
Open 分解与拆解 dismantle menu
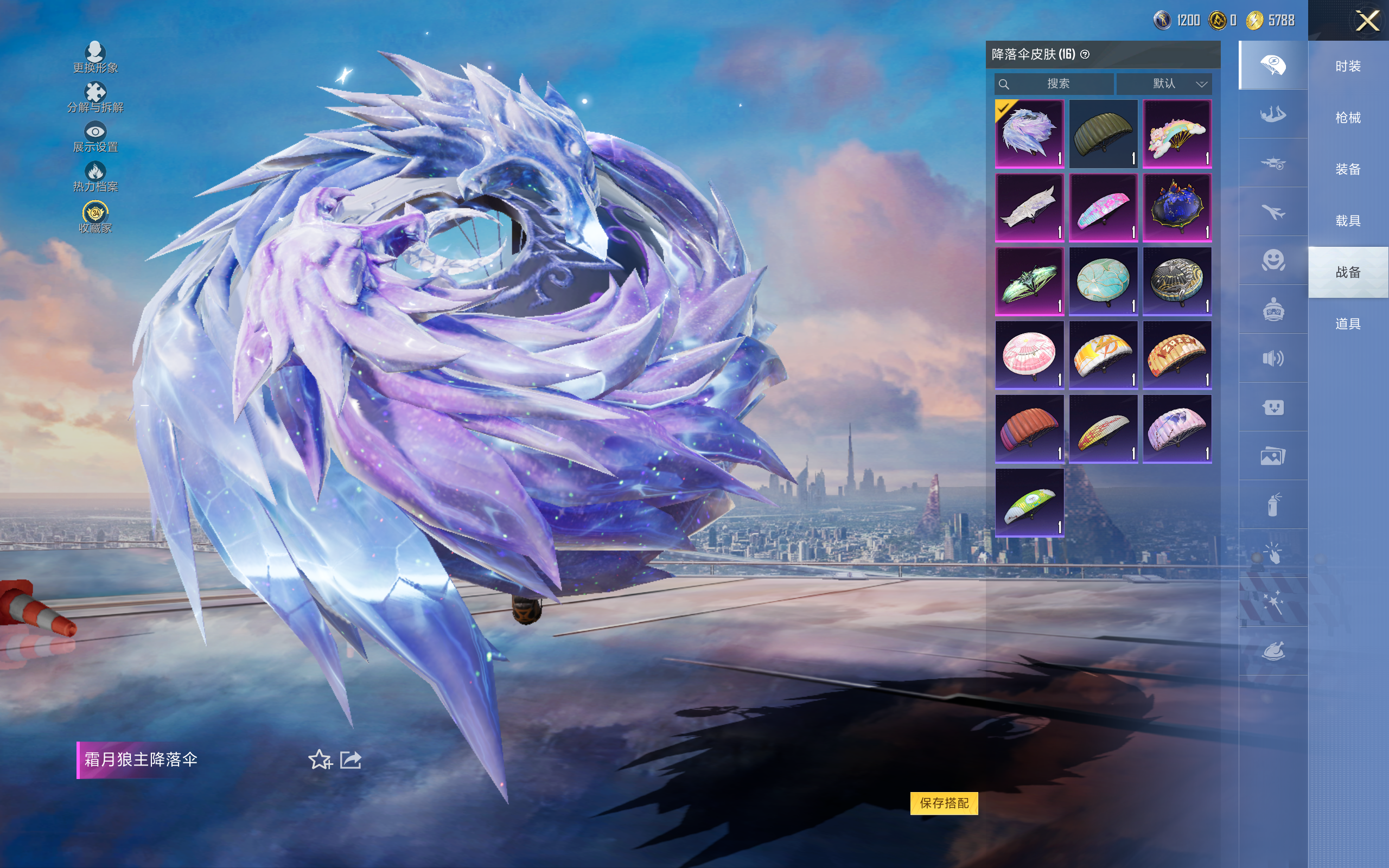click(x=95, y=97)
